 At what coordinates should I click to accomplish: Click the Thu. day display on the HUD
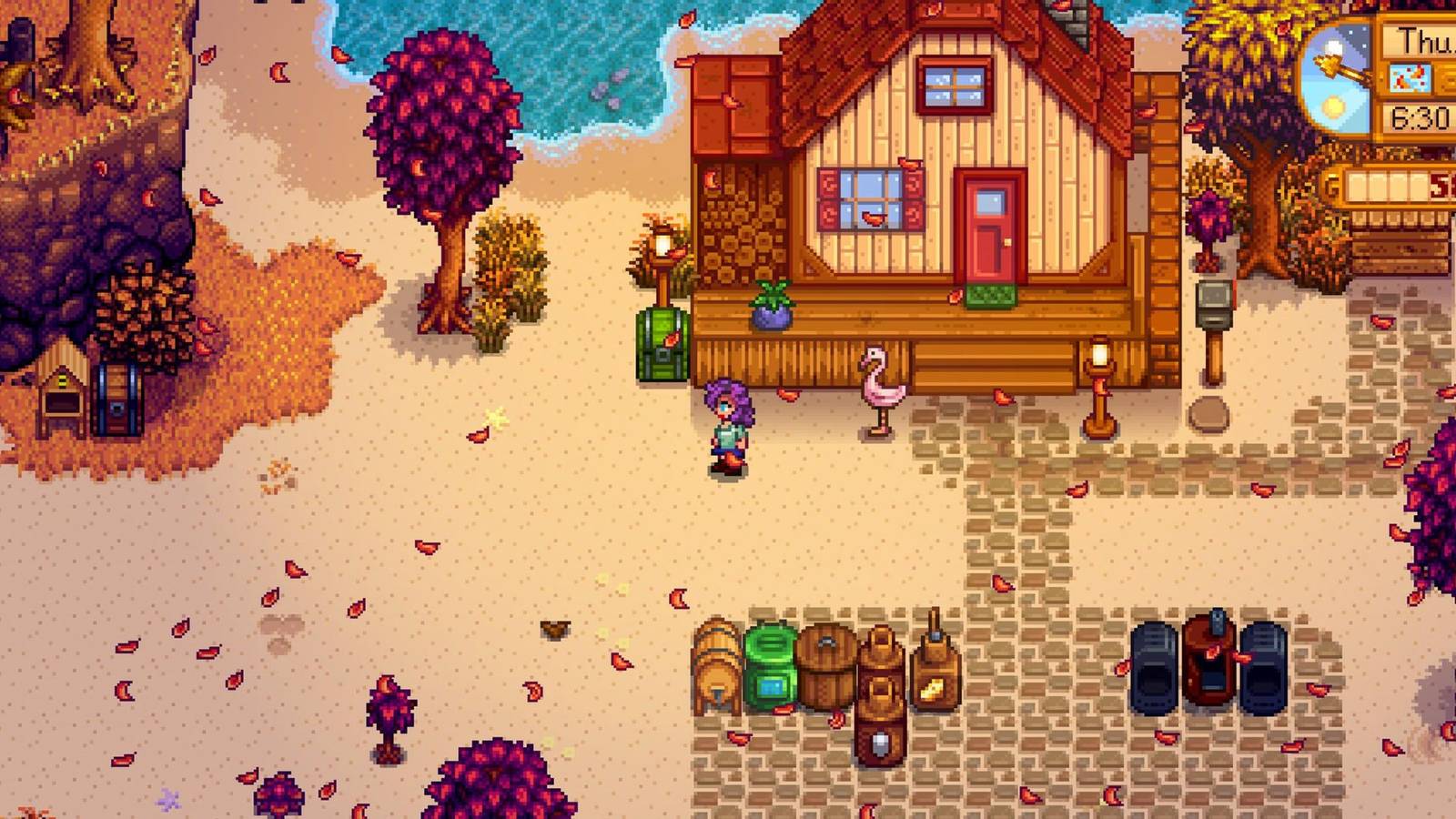click(1426, 38)
